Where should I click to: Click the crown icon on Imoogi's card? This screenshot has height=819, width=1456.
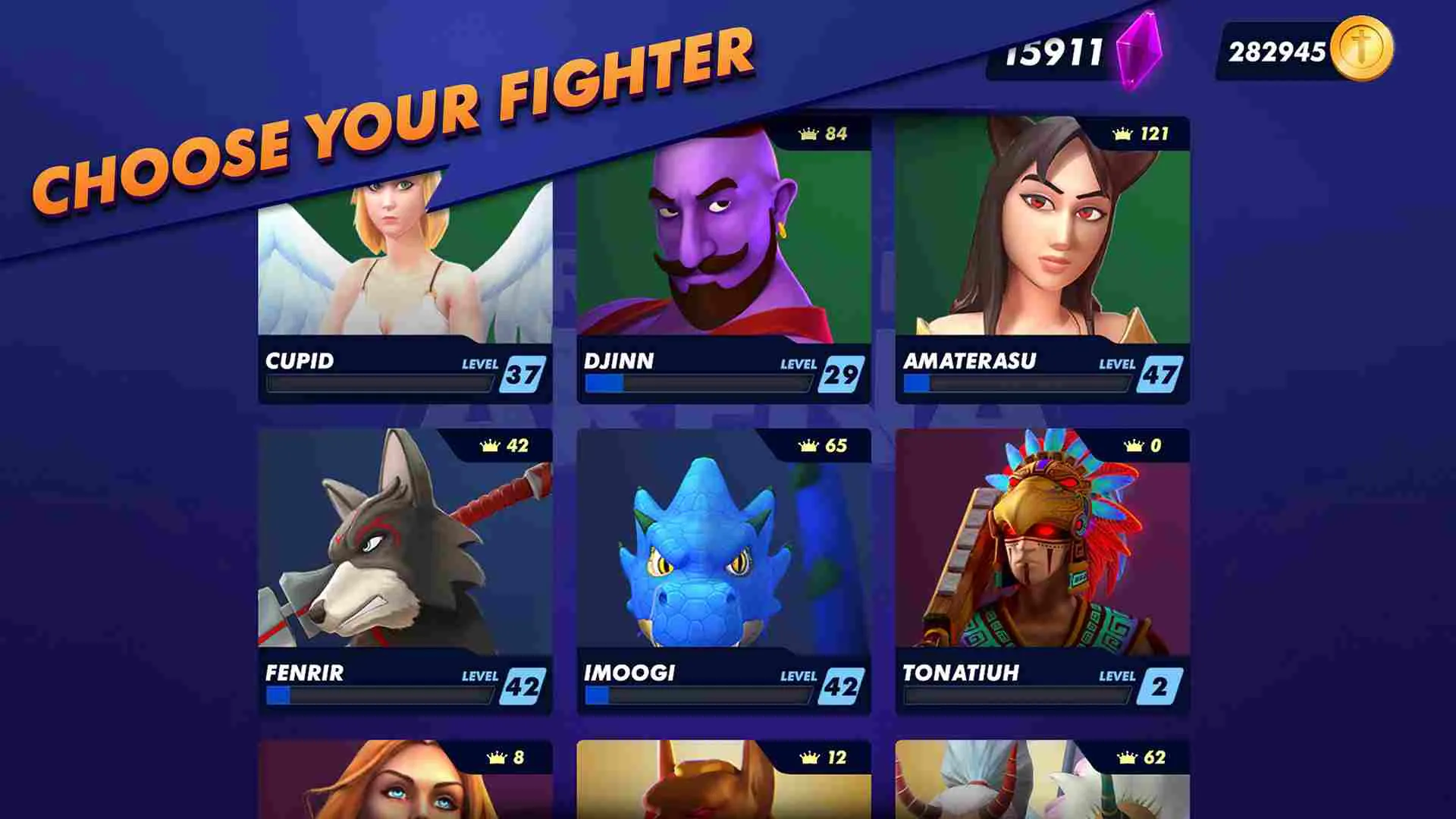coord(806,447)
